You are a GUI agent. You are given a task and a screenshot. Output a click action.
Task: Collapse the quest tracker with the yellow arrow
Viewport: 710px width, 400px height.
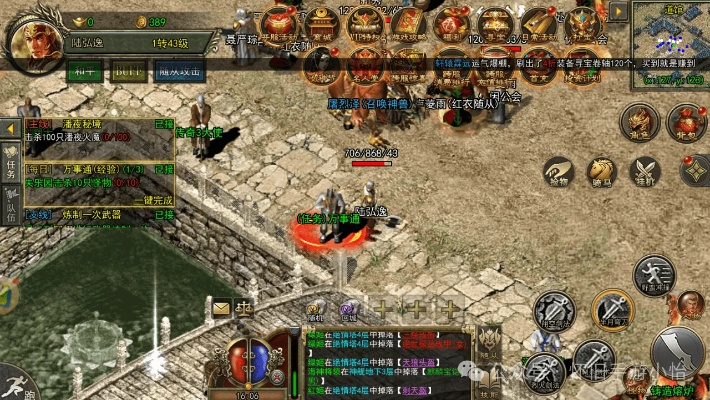(10, 129)
